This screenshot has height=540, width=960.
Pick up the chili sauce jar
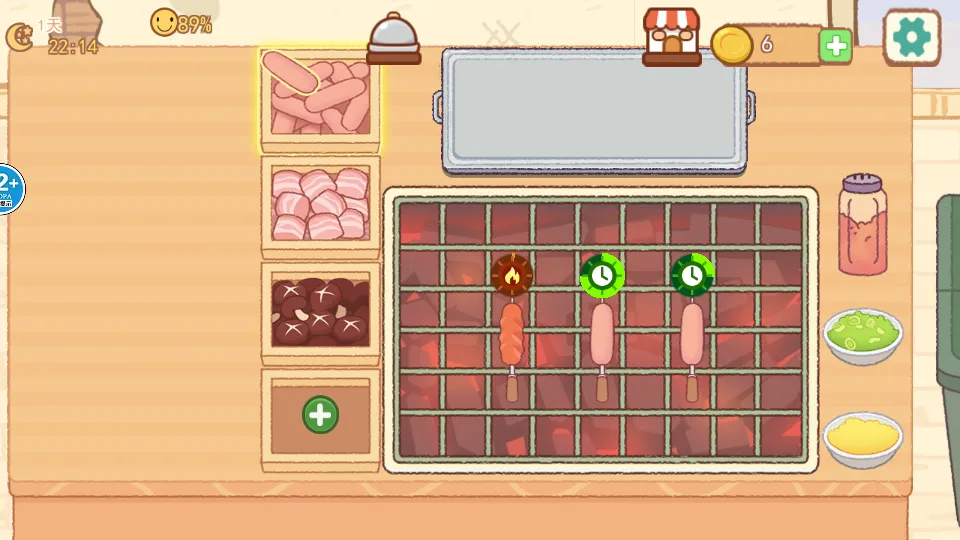(x=862, y=226)
